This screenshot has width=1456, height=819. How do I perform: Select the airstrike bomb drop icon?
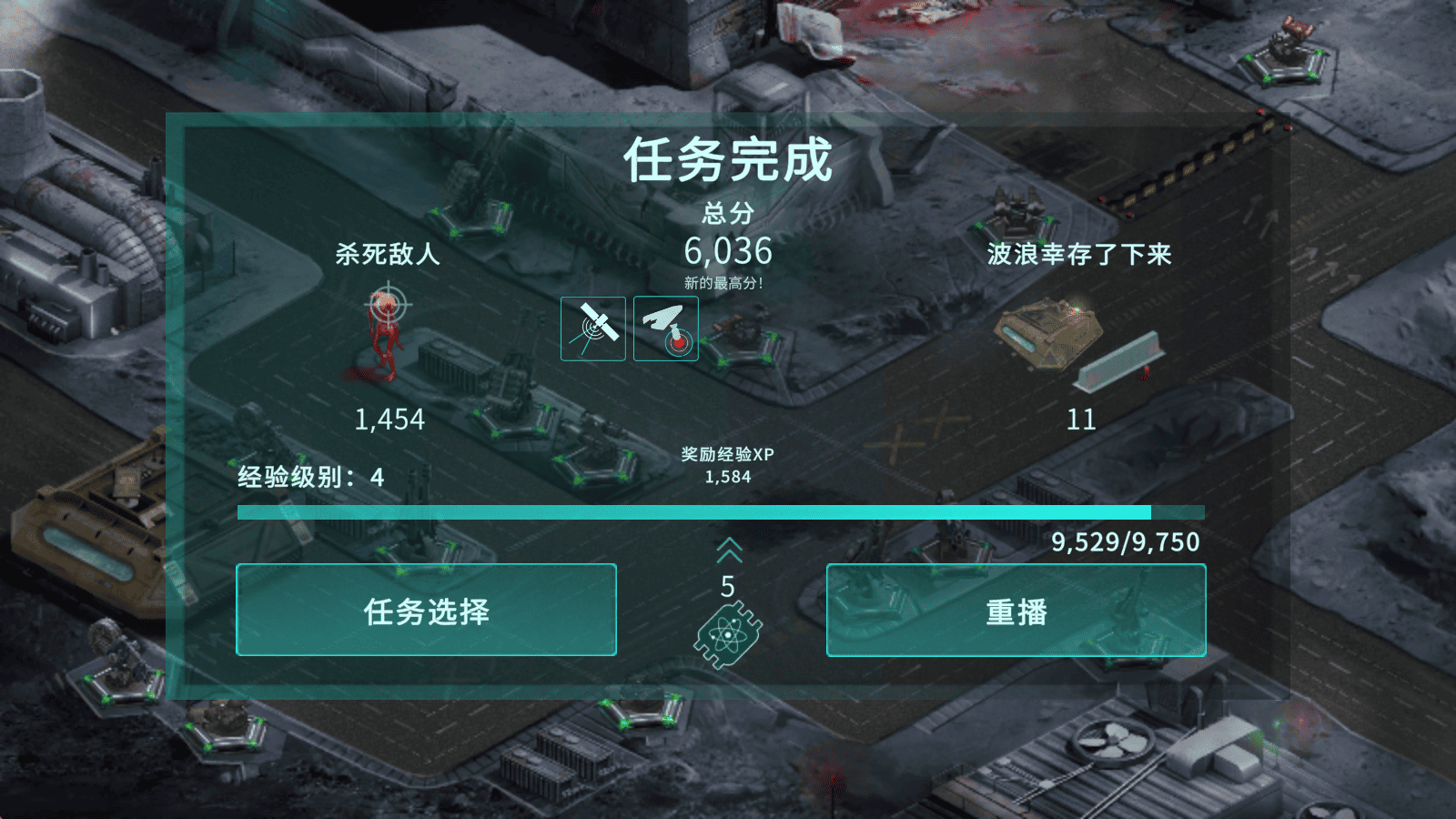(x=665, y=328)
